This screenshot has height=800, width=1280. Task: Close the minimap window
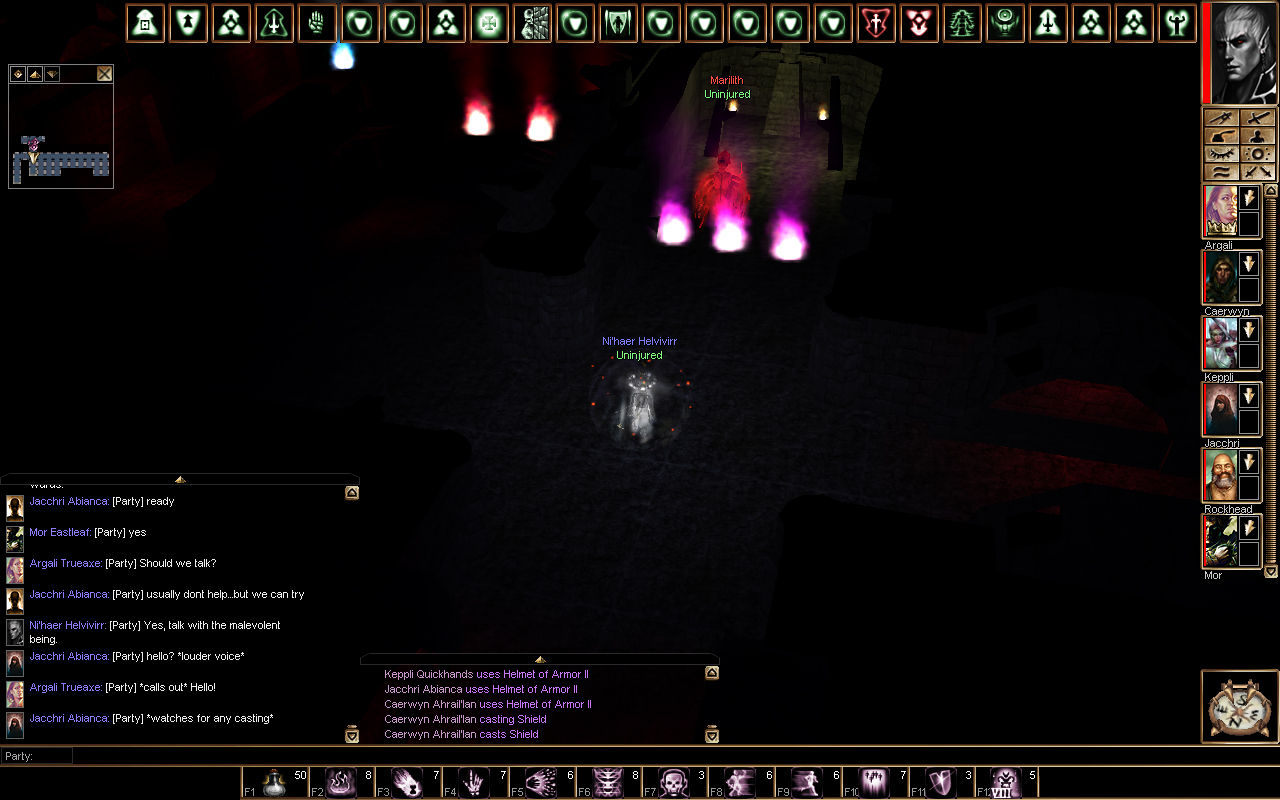[x=104, y=74]
